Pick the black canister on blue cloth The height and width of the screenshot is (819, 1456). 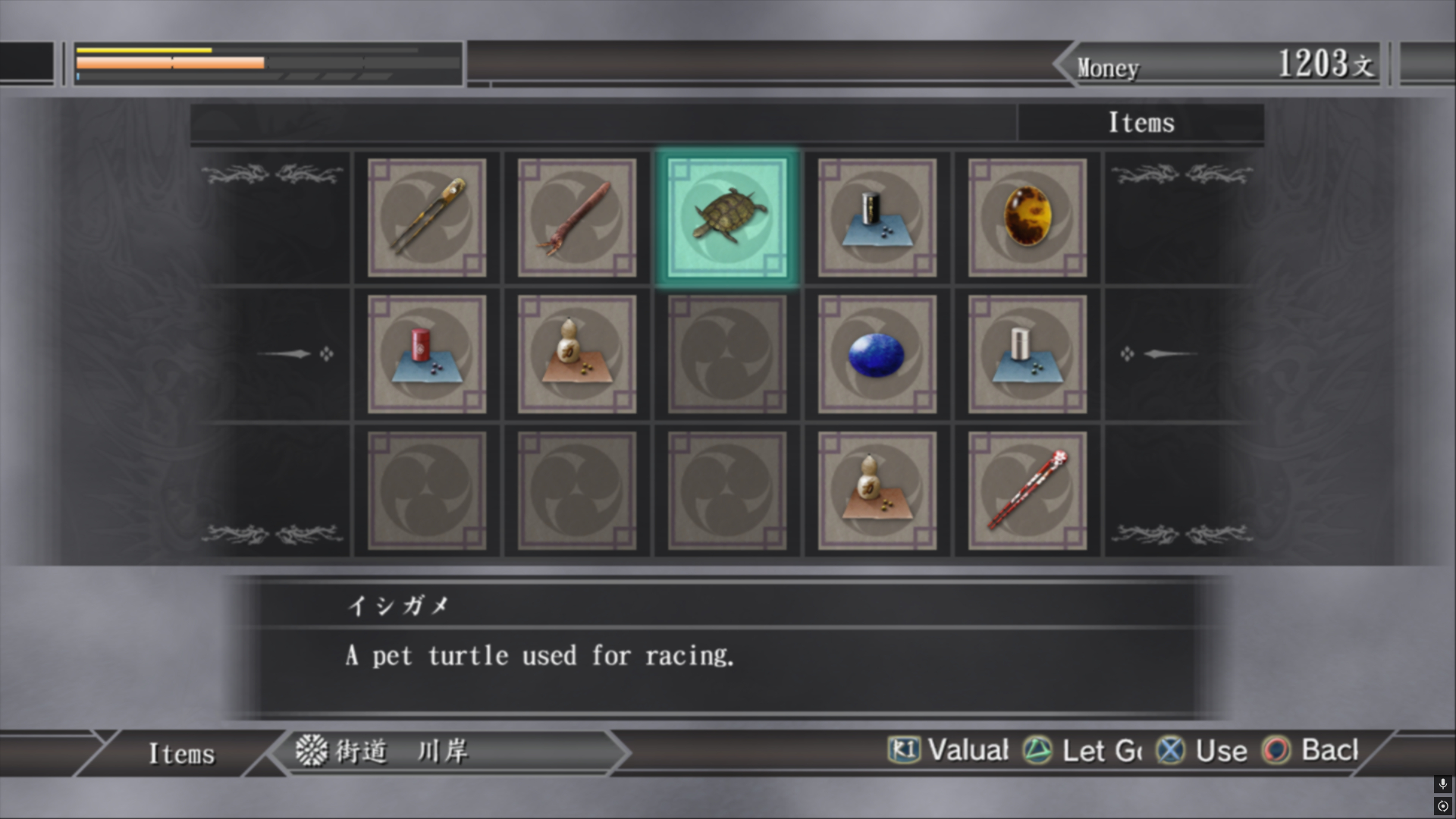click(x=877, y=218)
